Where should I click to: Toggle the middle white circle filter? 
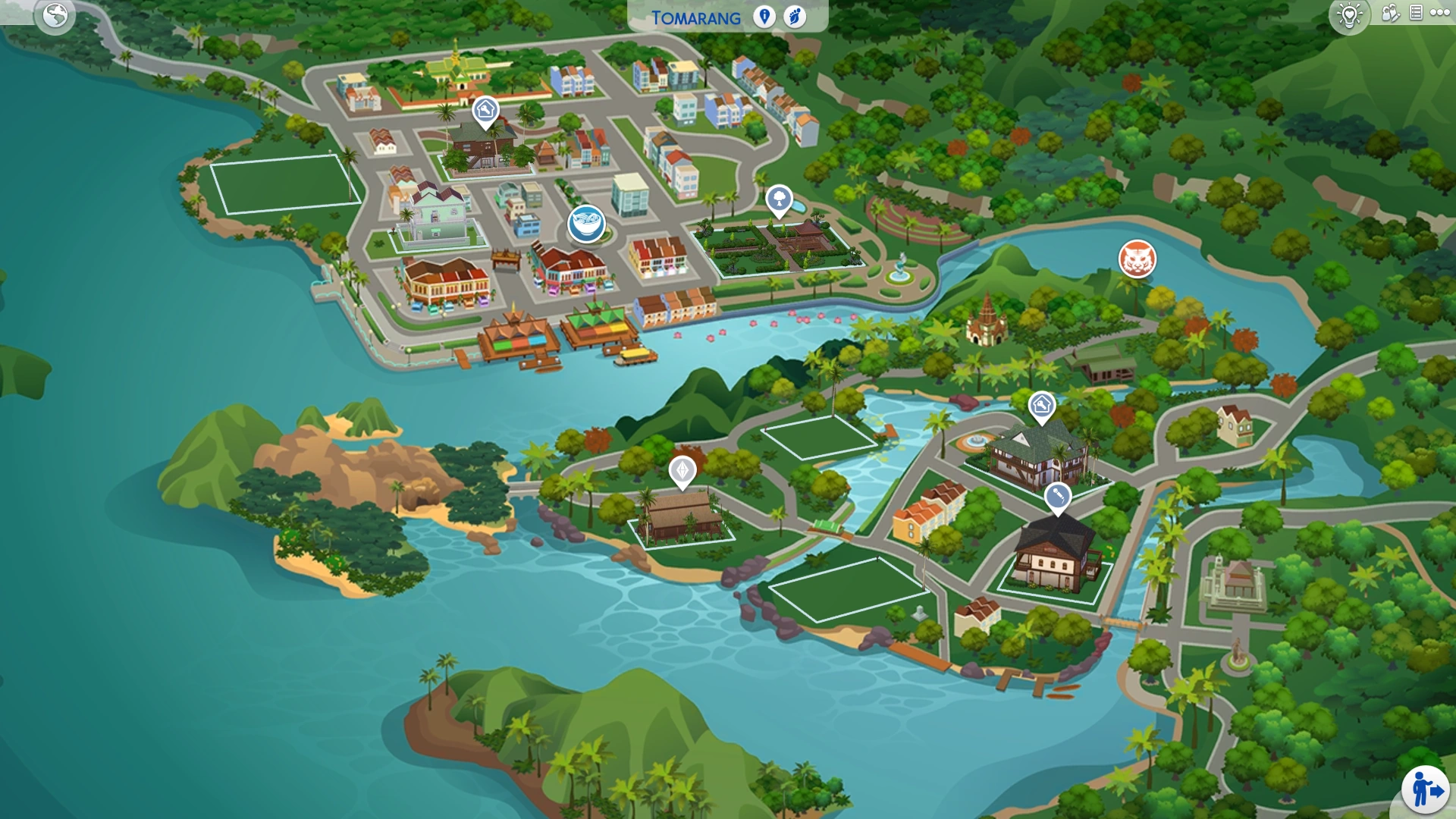1440,12
